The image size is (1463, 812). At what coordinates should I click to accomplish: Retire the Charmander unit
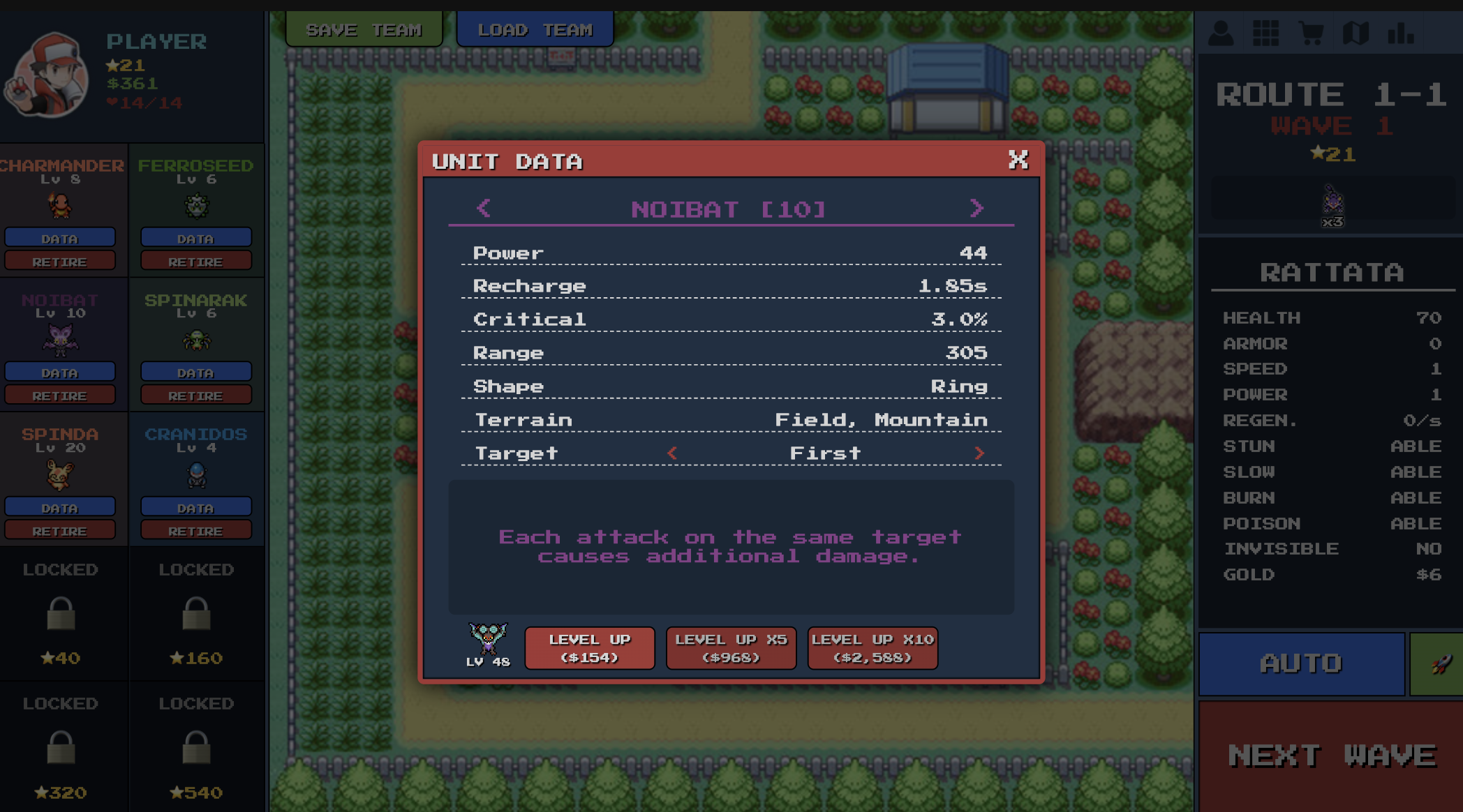tap(61, 260)
